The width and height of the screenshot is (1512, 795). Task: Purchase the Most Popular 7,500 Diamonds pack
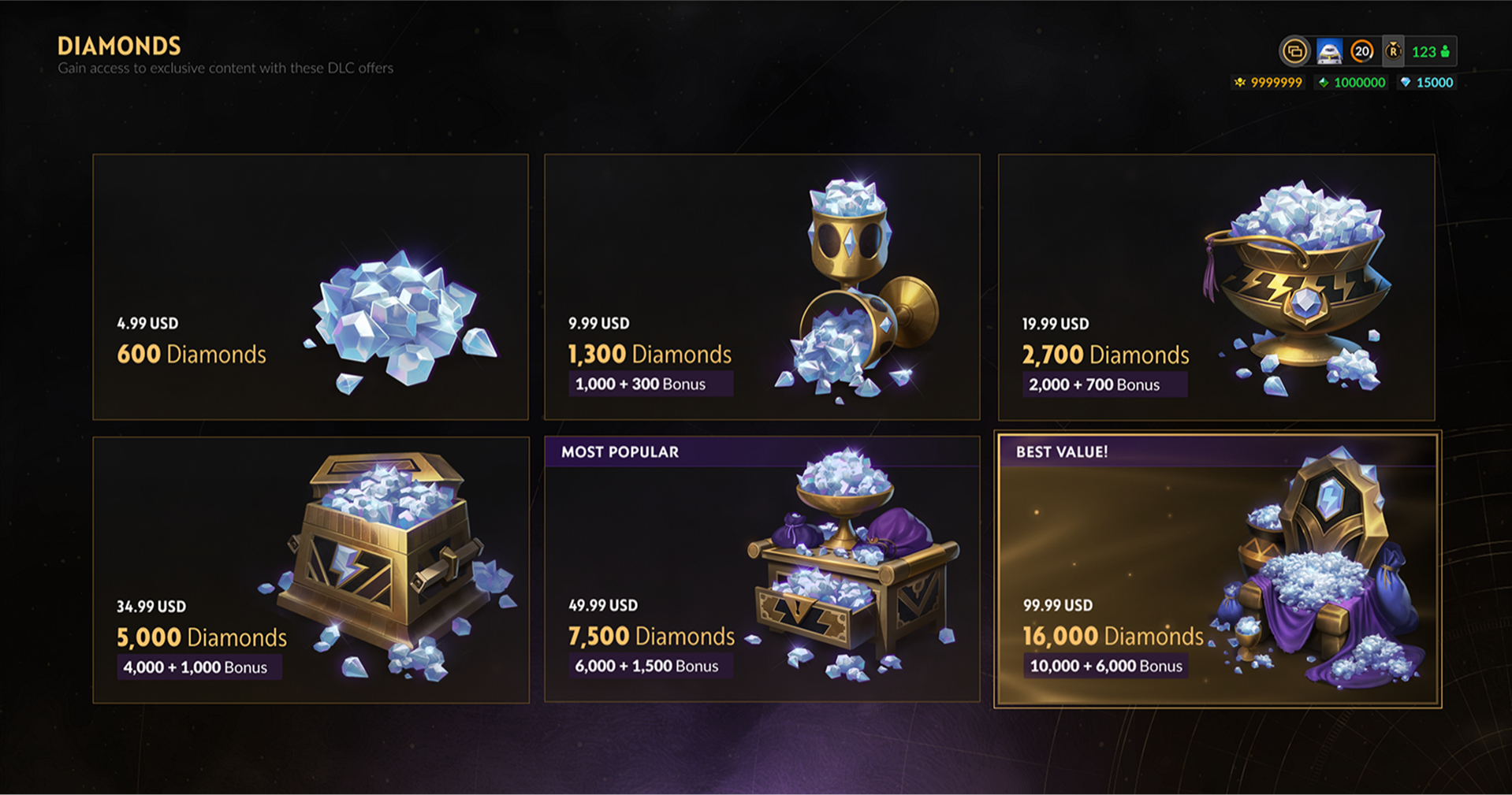click(762, 570)
